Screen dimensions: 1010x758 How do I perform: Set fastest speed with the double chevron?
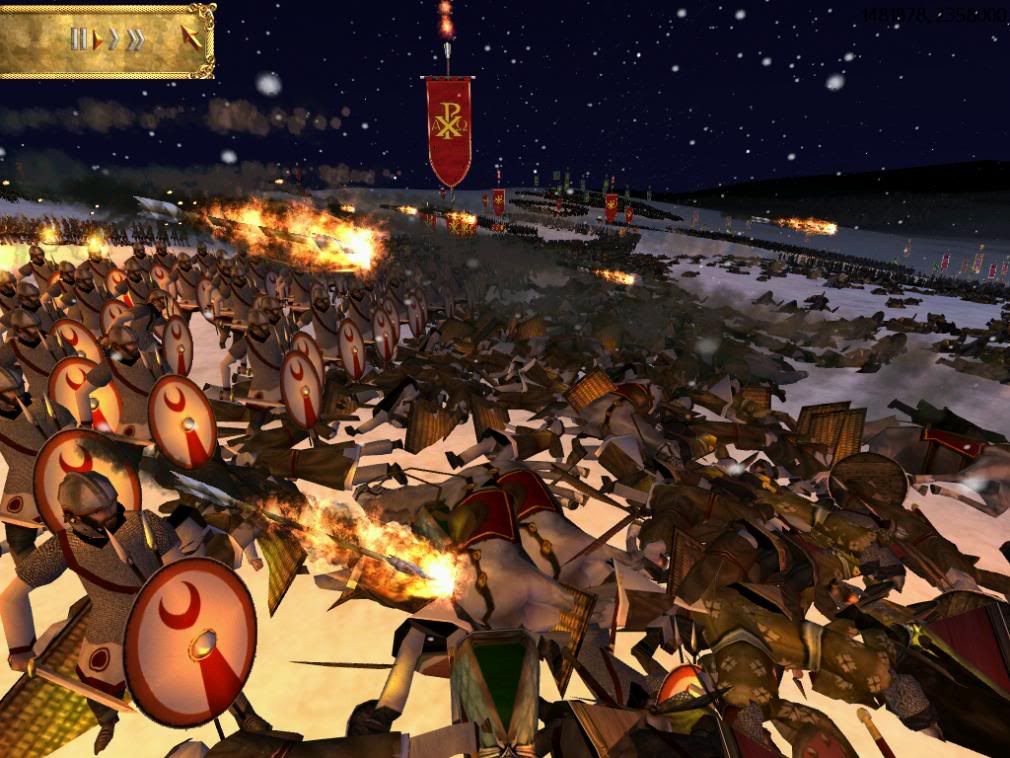pos(135,40)
